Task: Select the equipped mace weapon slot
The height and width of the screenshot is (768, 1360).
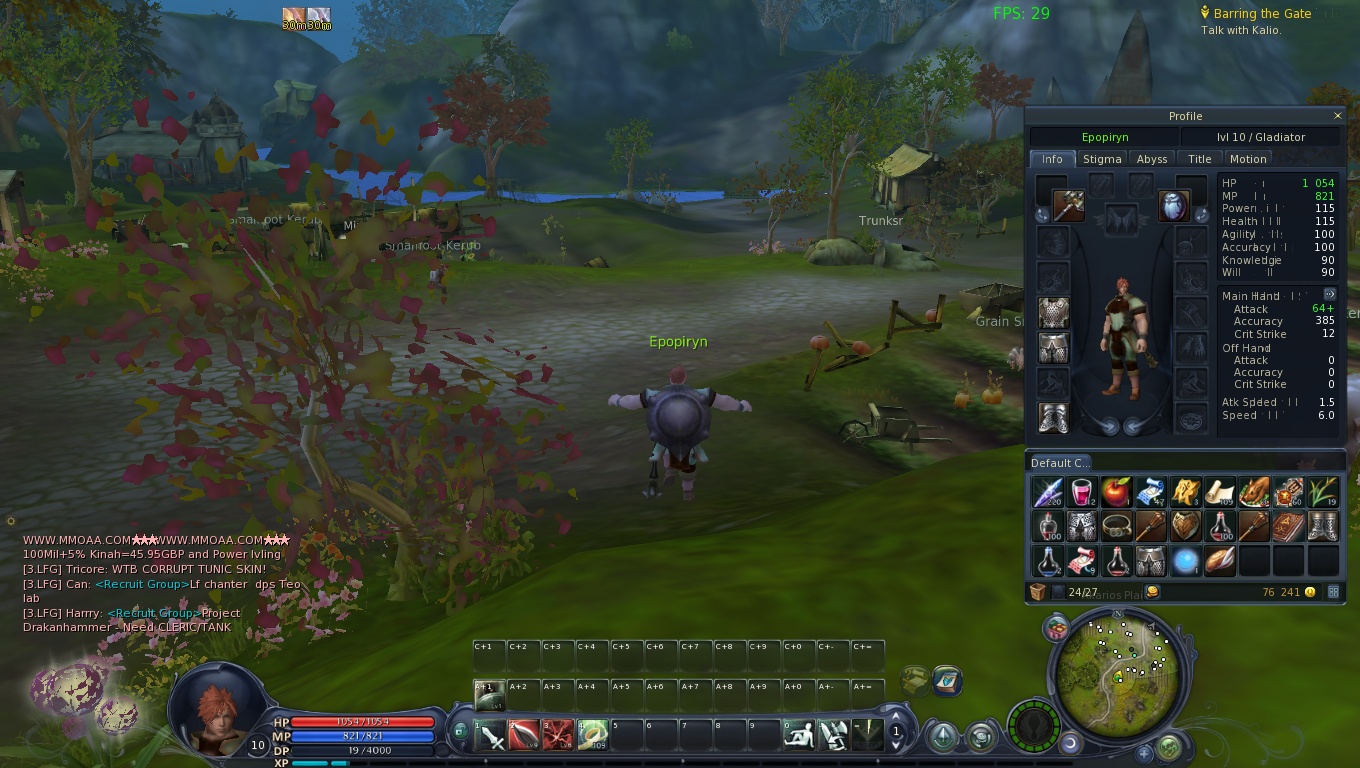Action: tap(1068, 206)
